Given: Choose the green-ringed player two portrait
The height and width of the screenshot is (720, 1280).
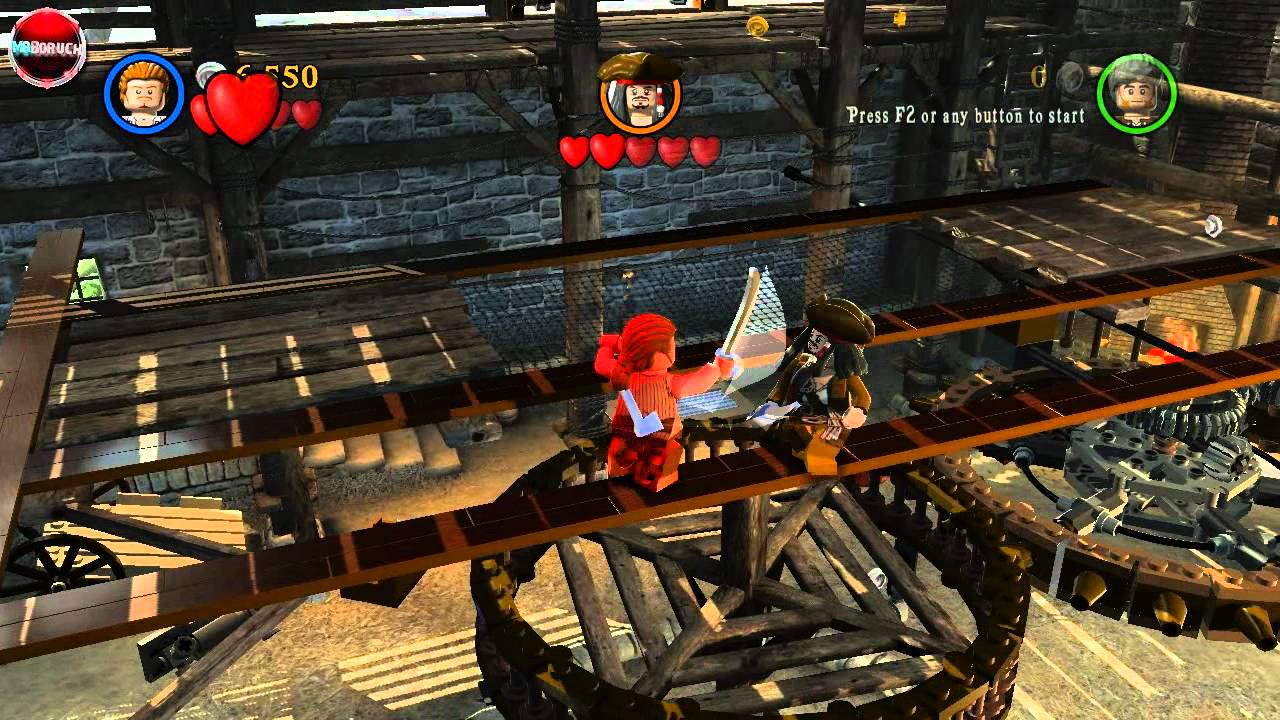Looking at the screenshot, I should pyautogui.click(x=1136, y=94).
